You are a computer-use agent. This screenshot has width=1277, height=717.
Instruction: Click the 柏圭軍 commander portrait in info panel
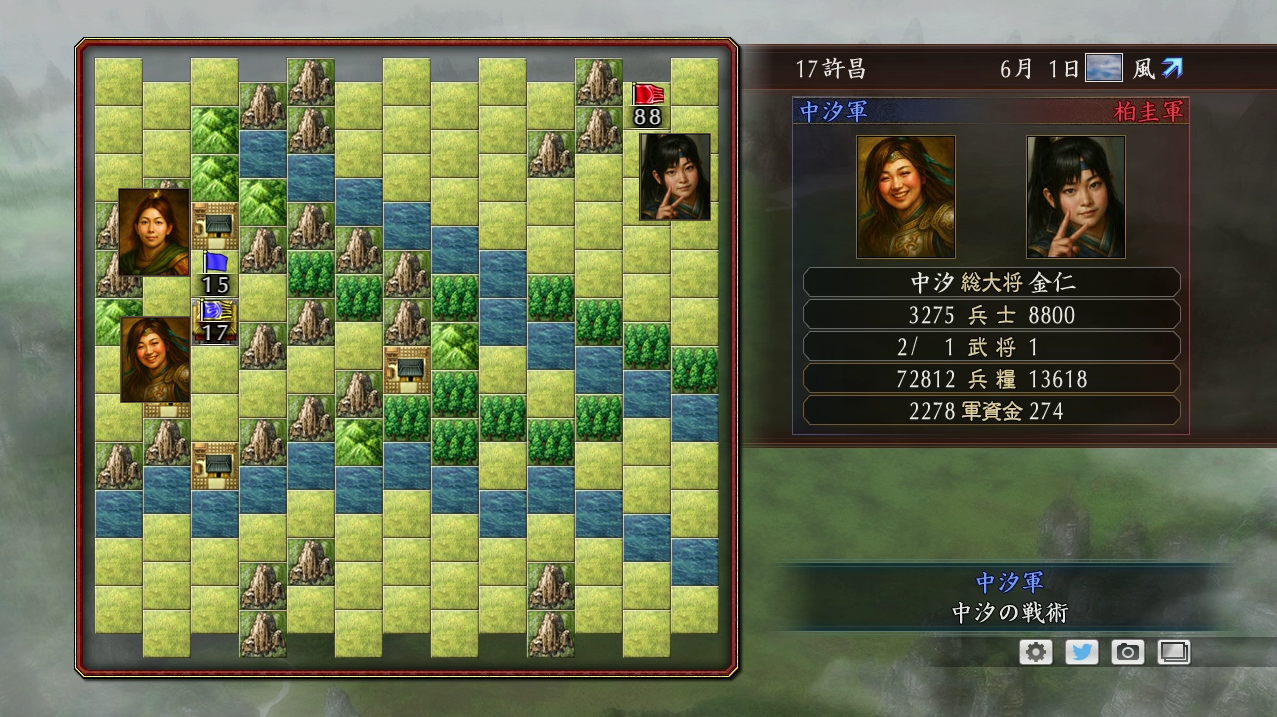point(1076,197)
